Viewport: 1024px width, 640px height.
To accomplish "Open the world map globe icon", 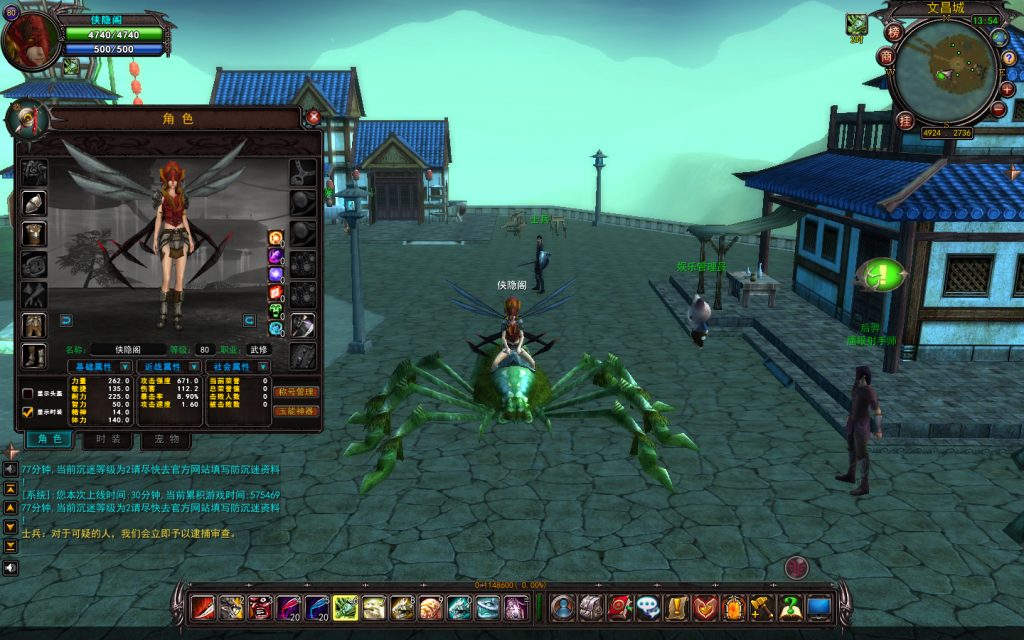I will pyautogui.click(x=999, y=38).
